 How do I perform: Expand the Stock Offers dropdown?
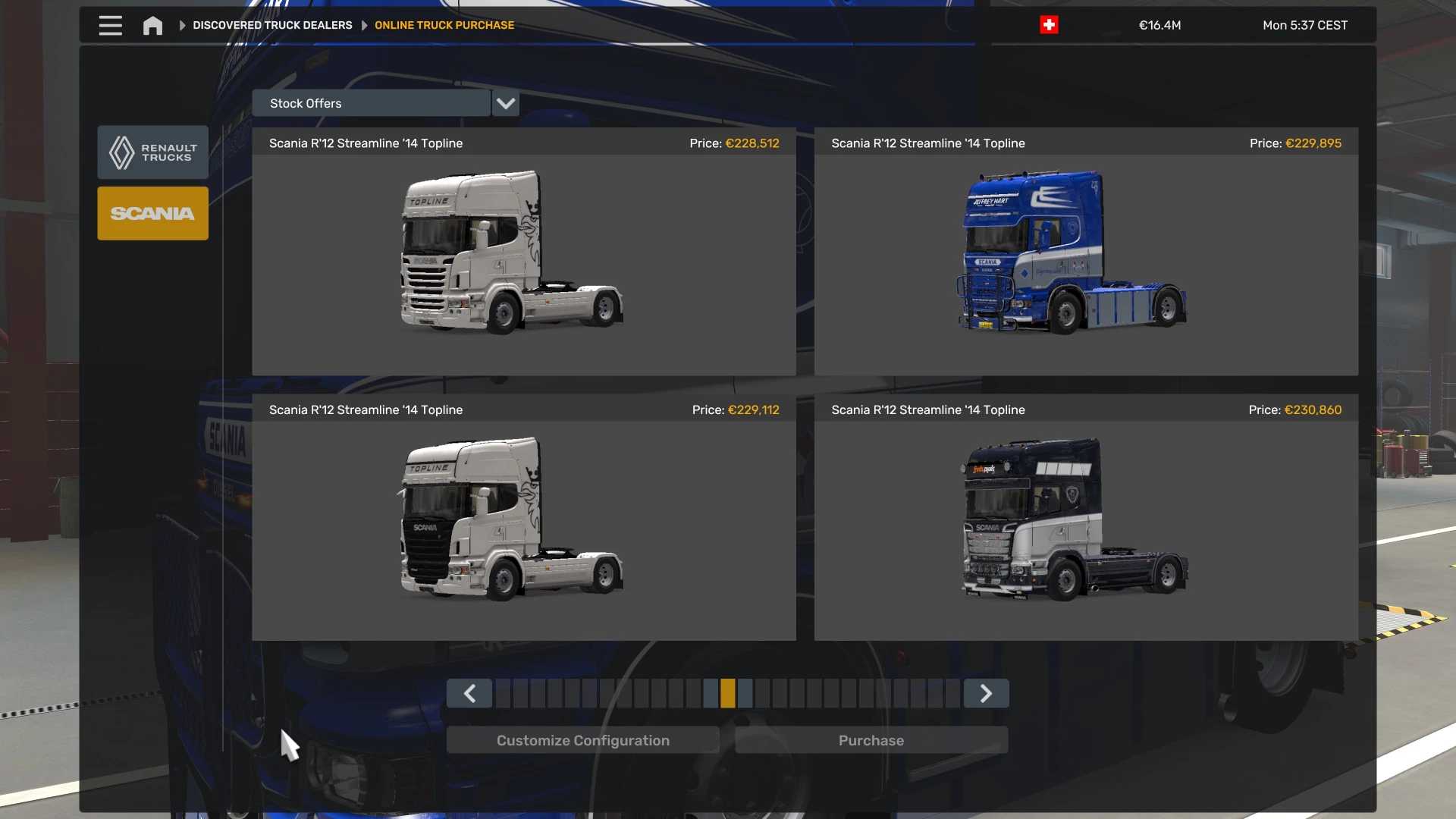(x=505, y=103)
